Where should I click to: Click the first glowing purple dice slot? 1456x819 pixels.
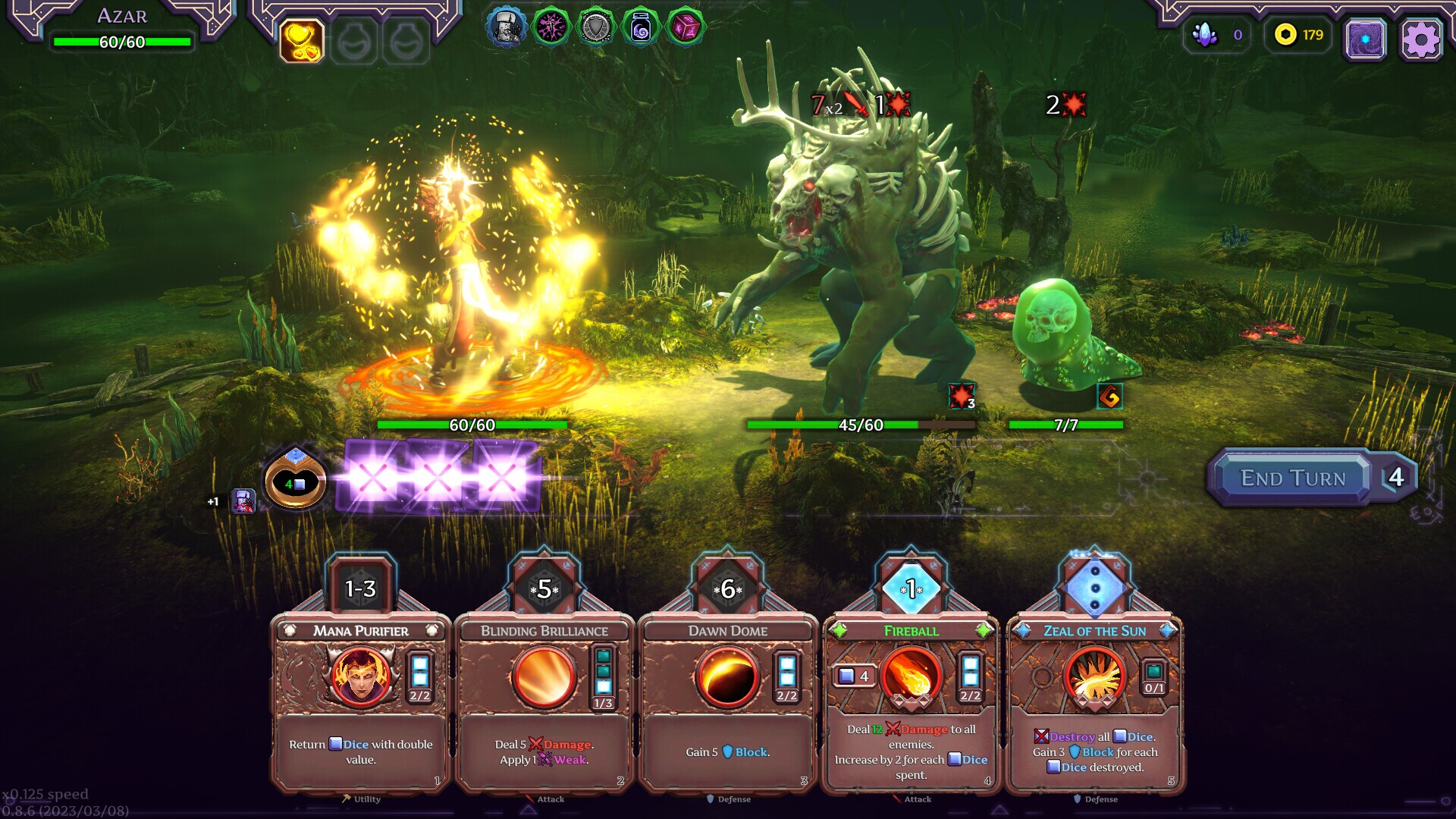tap(373, 478)
